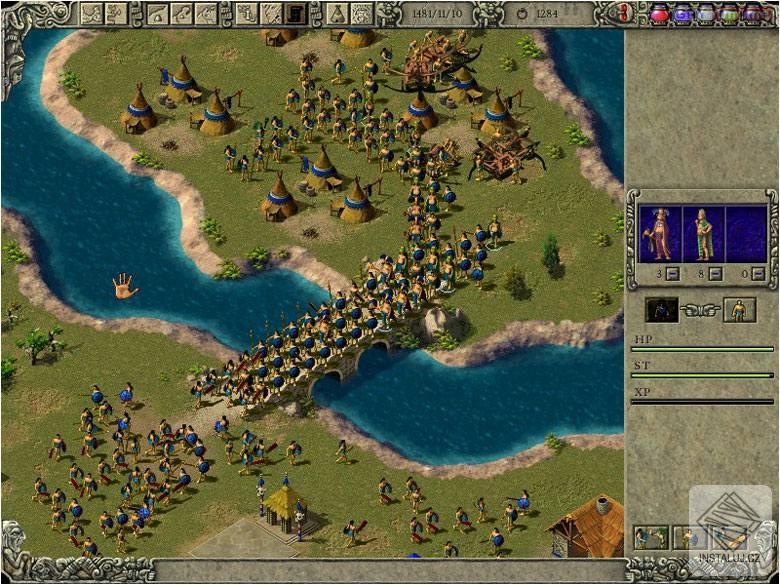Select the priest portrait with headdress

tap(659, 233)
